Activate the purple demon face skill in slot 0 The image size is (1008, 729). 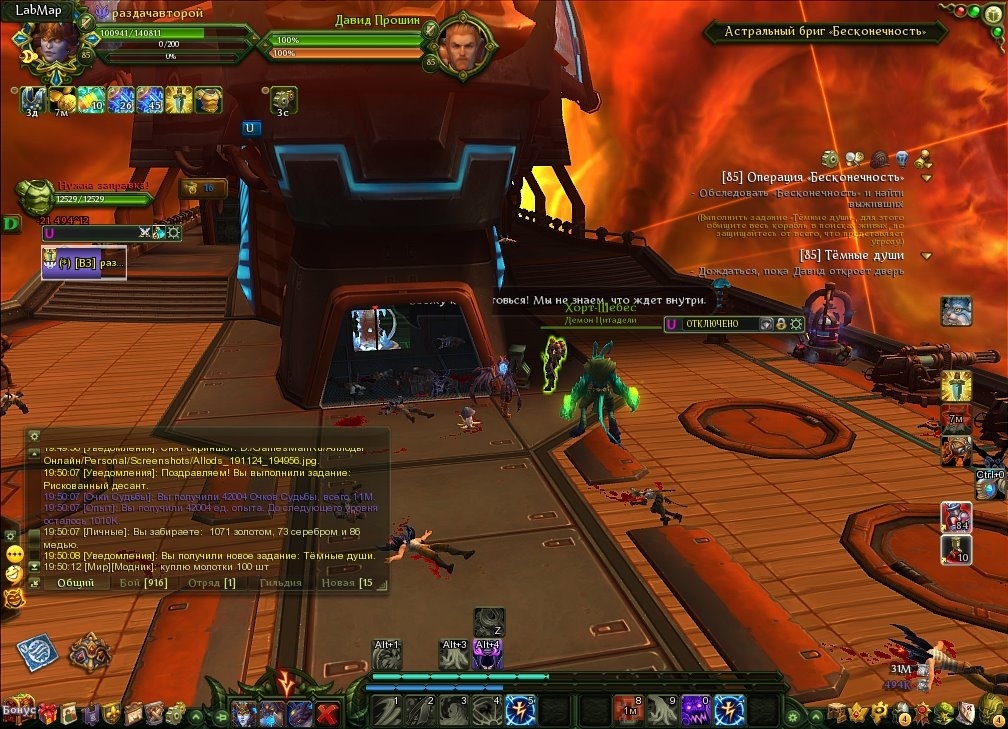coord(694,711)
